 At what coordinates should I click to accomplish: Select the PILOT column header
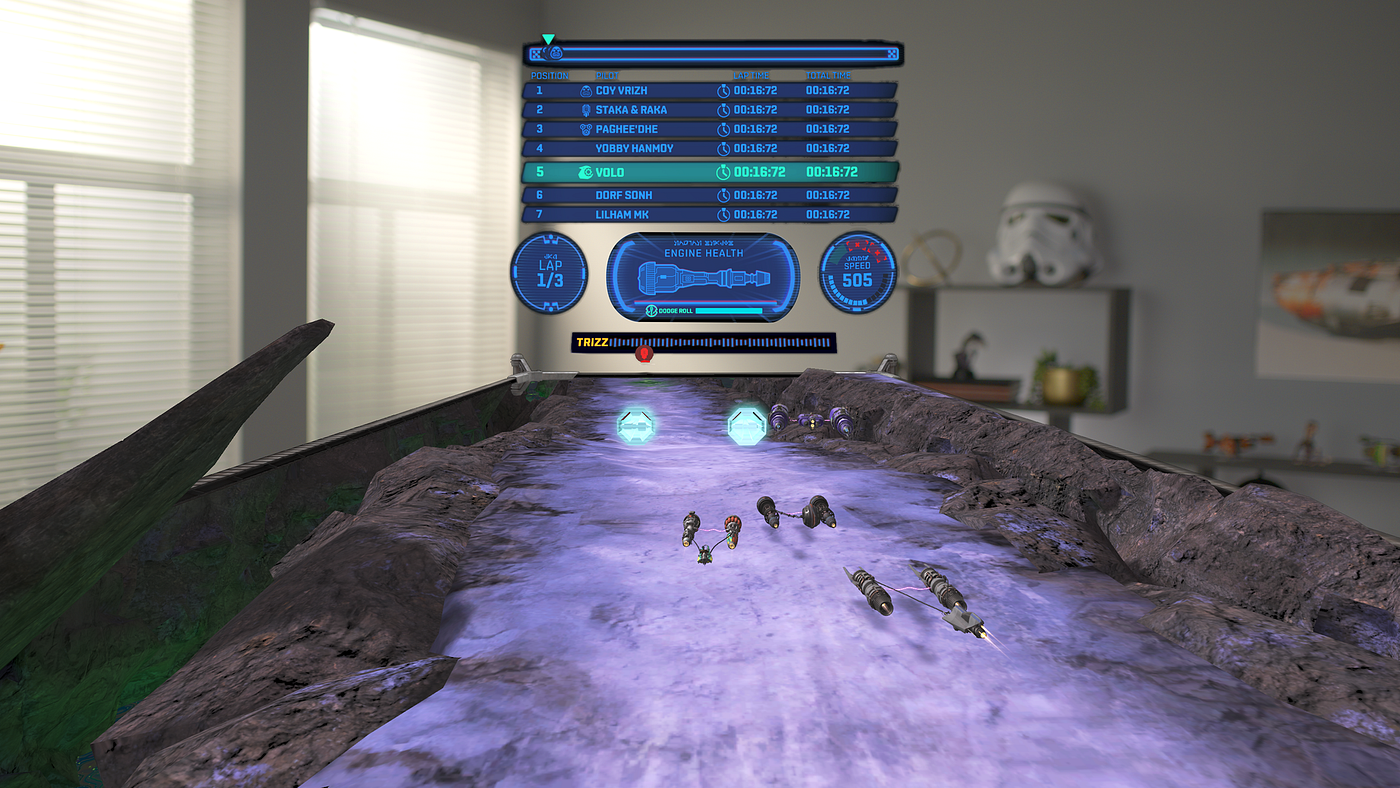point(608,75)
